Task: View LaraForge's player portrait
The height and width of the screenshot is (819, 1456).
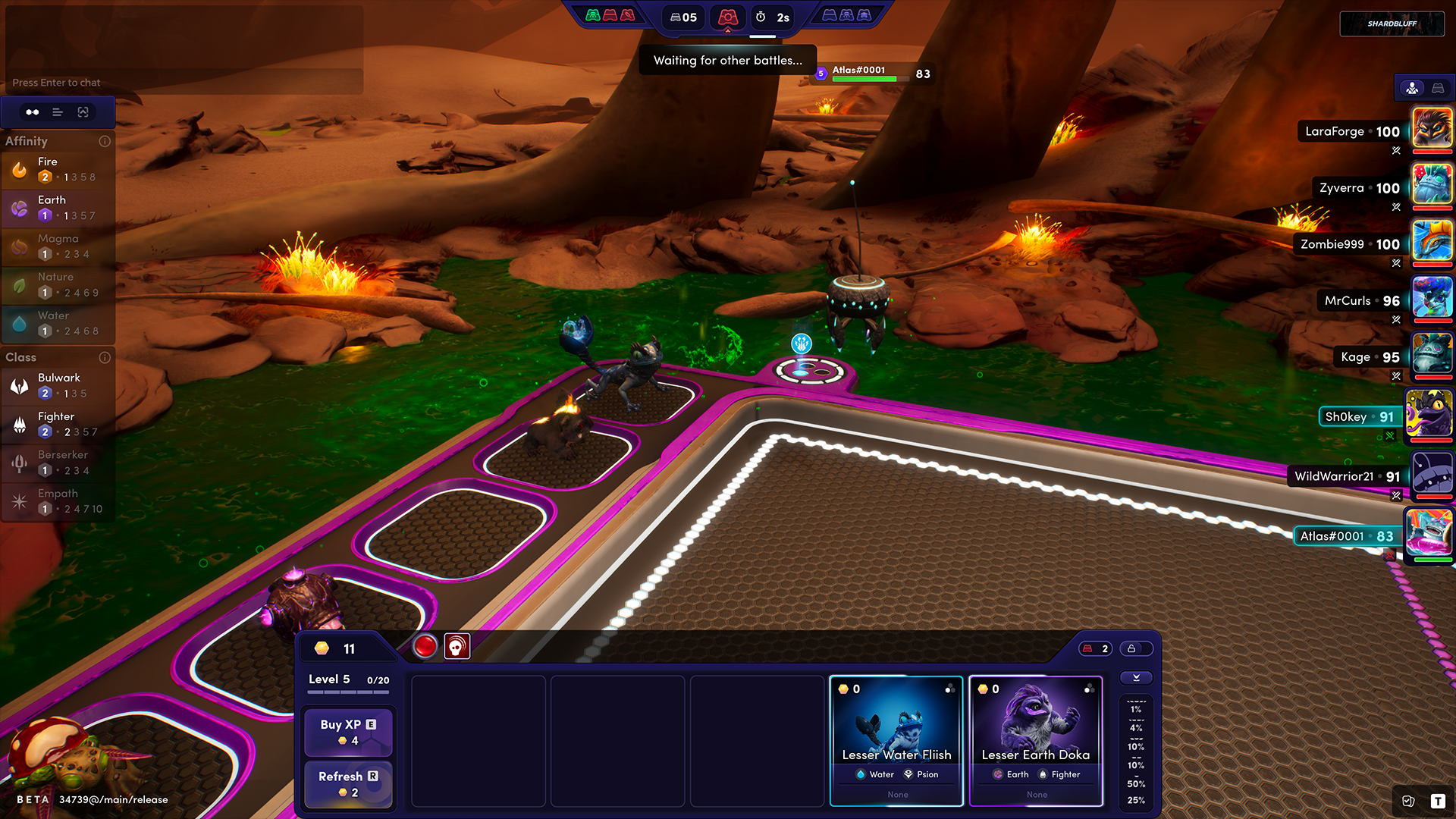Action: coord(1432,127)
